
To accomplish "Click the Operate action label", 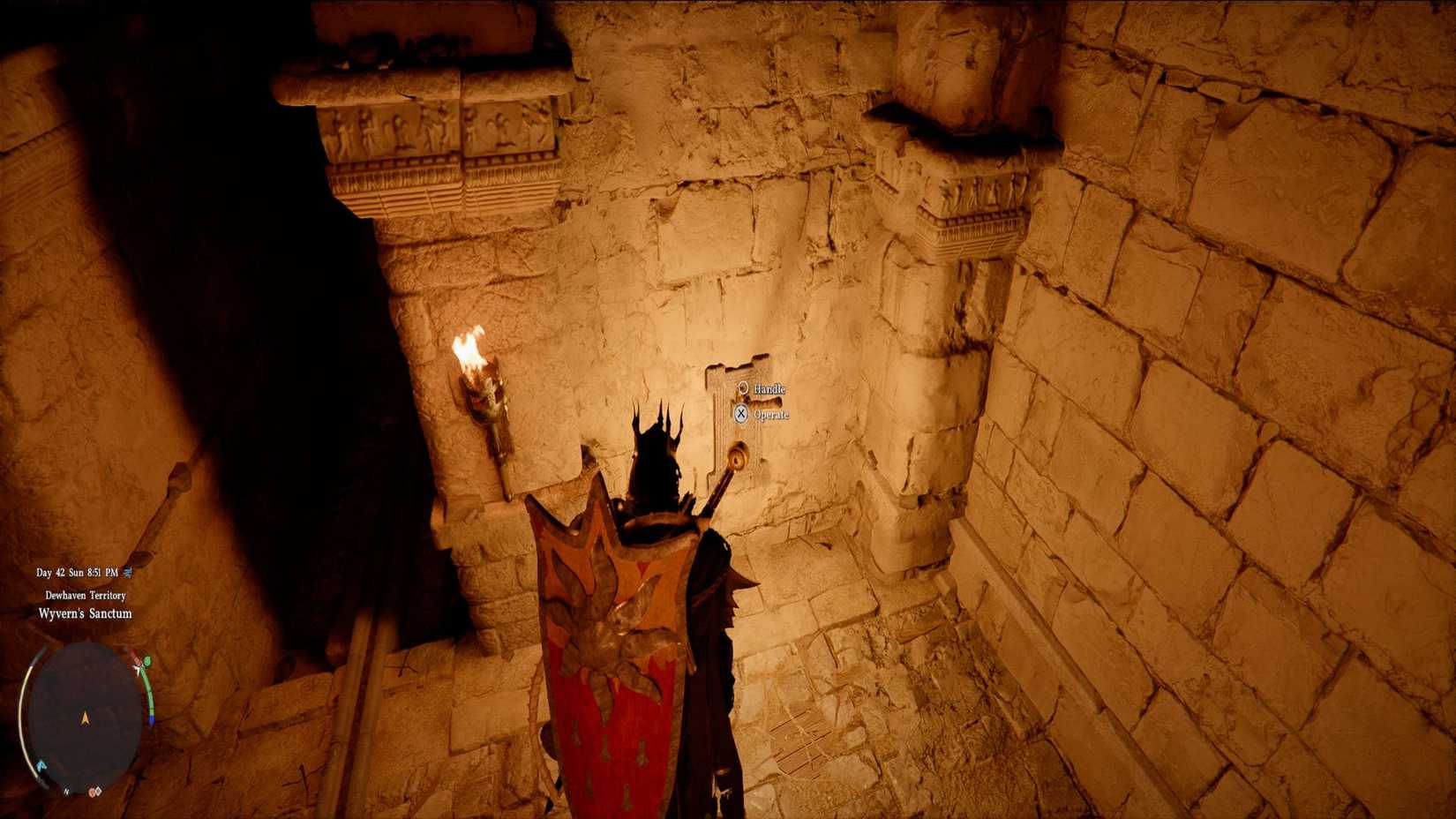I will (773, 414).
